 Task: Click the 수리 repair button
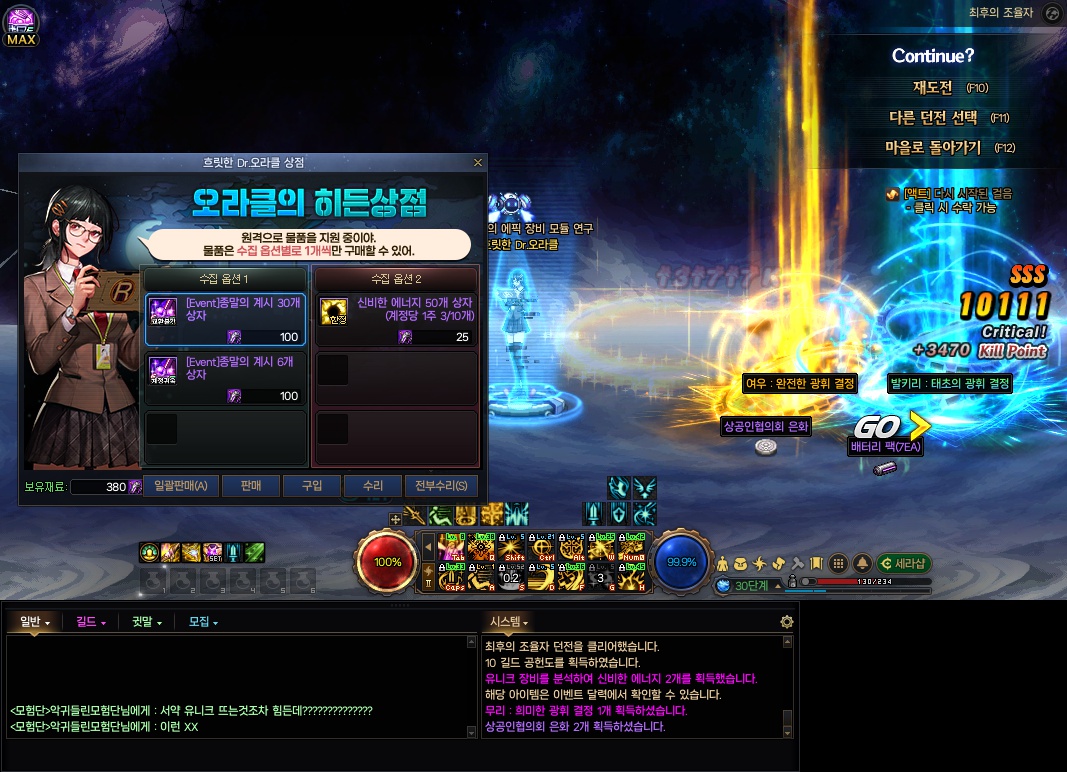pos(372,486)
